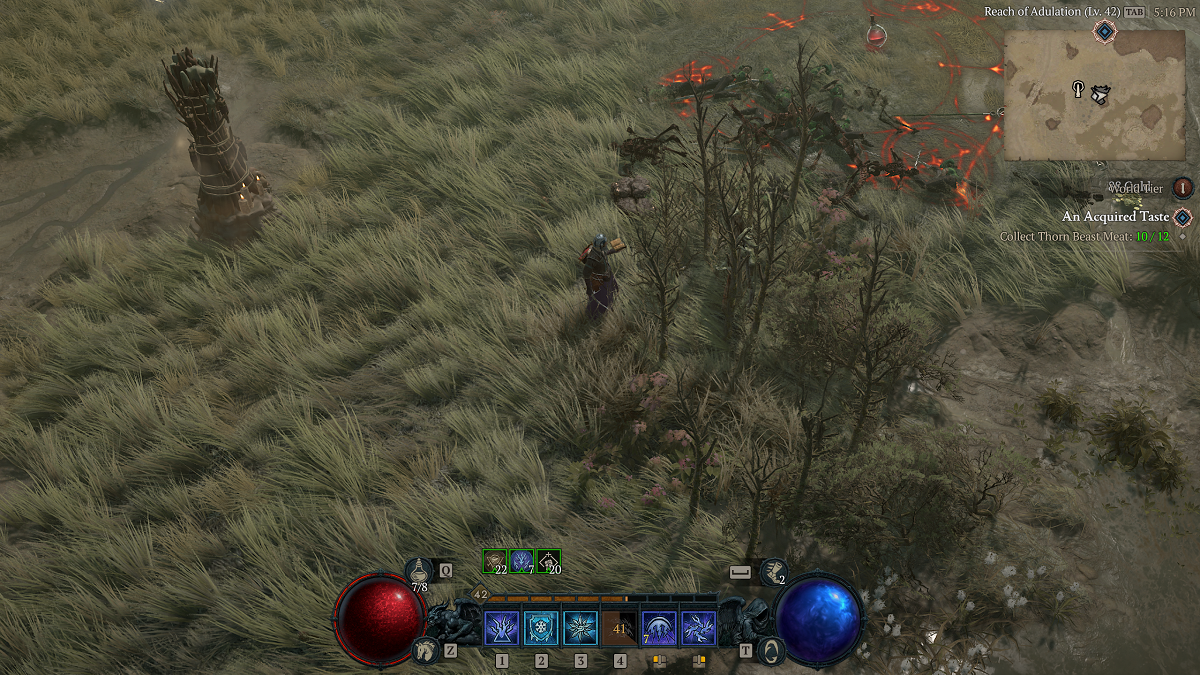Image resolution: width=1200 pixels, height=675 pixels.
Task: Select the skill on cooldown showing 41
Action: (619, 629)
